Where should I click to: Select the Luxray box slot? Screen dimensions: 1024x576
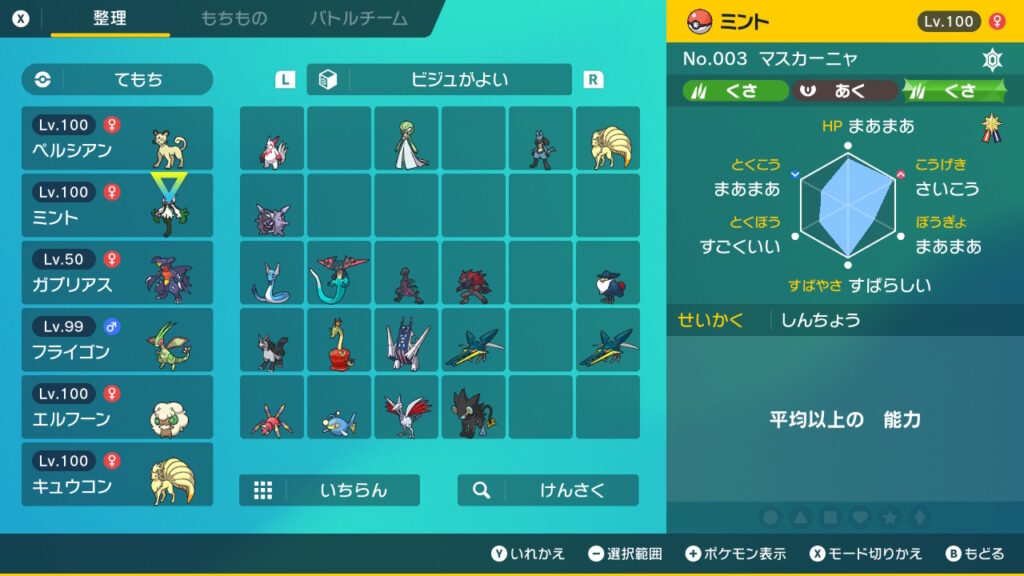(474, 406)
